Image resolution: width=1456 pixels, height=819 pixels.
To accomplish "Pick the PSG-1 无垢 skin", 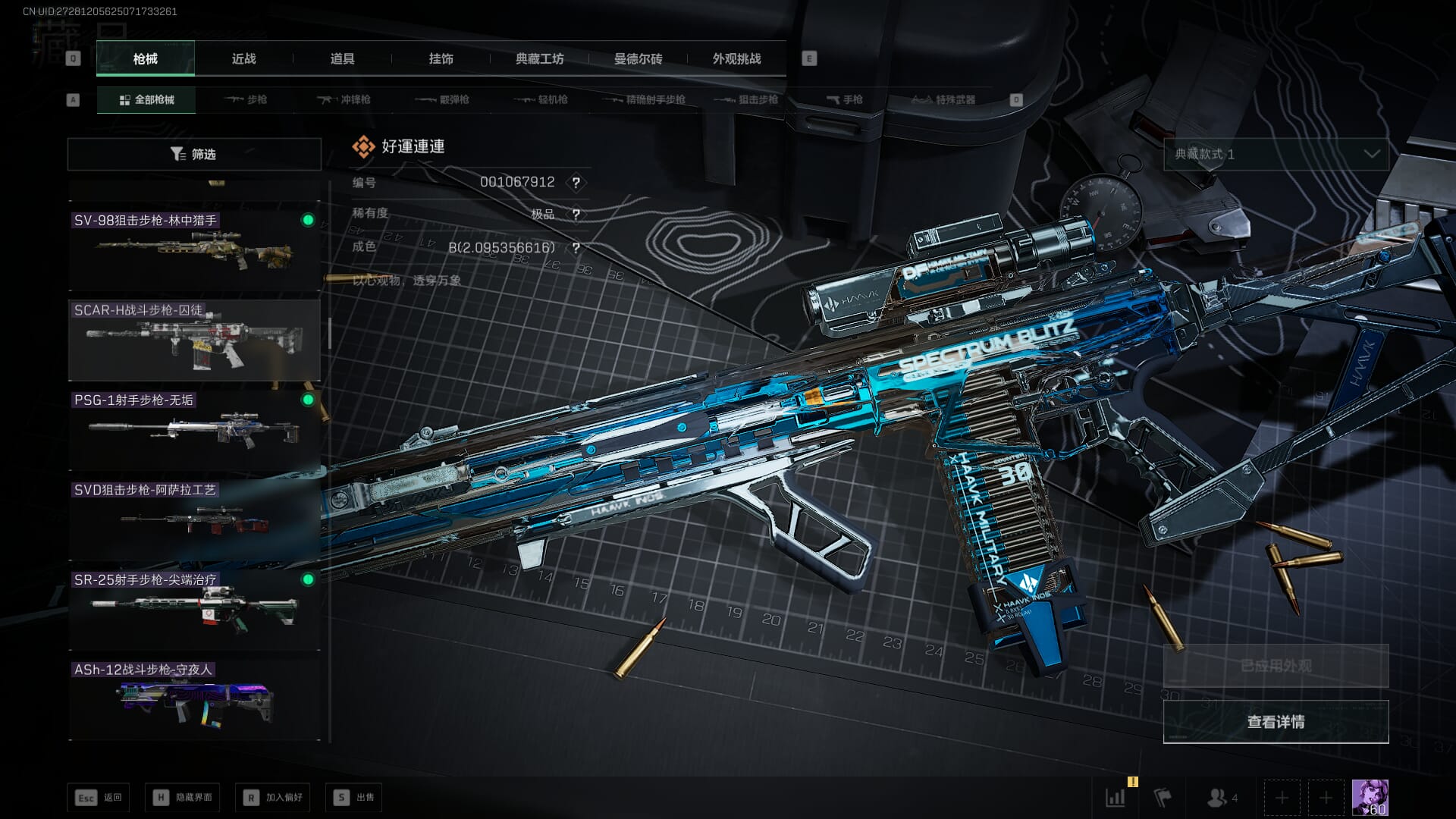I will click(x=194, y=428).
